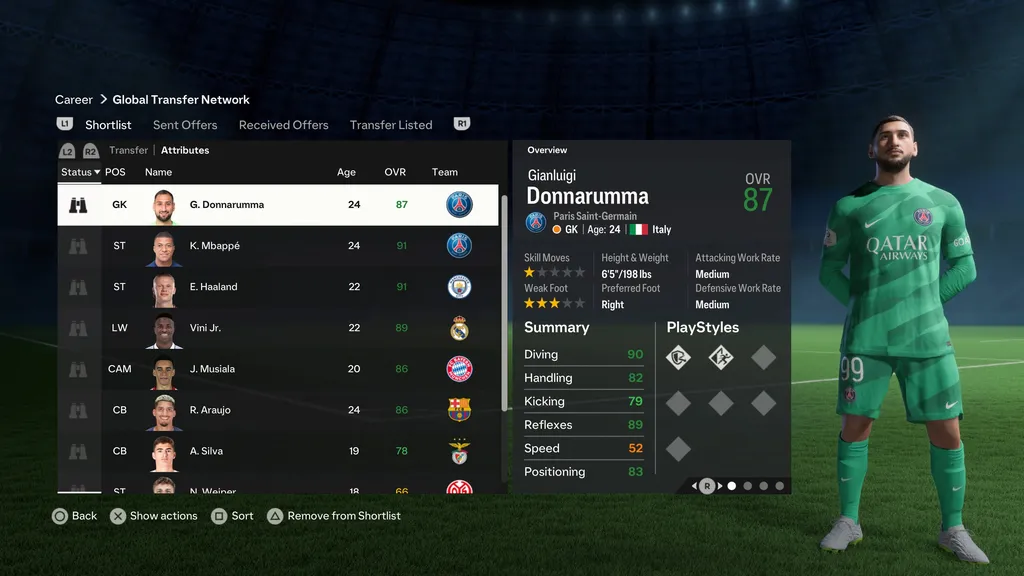Switch to the Attributes sub-tab
This screenshot has width=1024, height=576.
[185, 150]
